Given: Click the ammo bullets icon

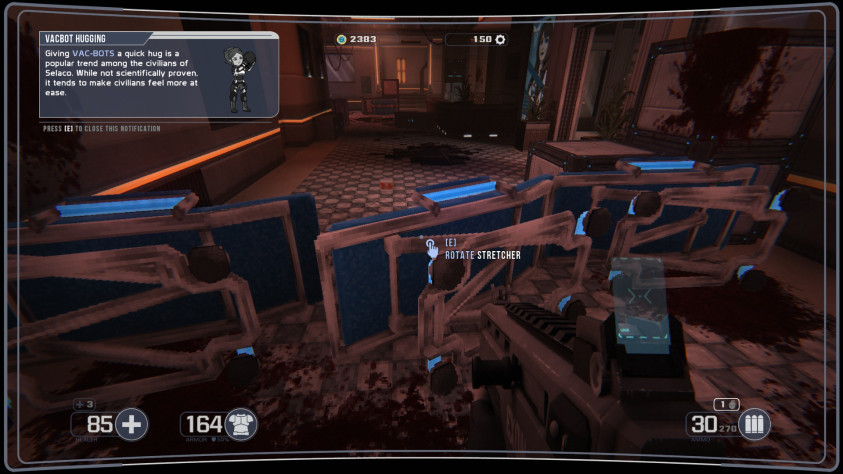Looking at the screenshot, I should tap(753, 424).
